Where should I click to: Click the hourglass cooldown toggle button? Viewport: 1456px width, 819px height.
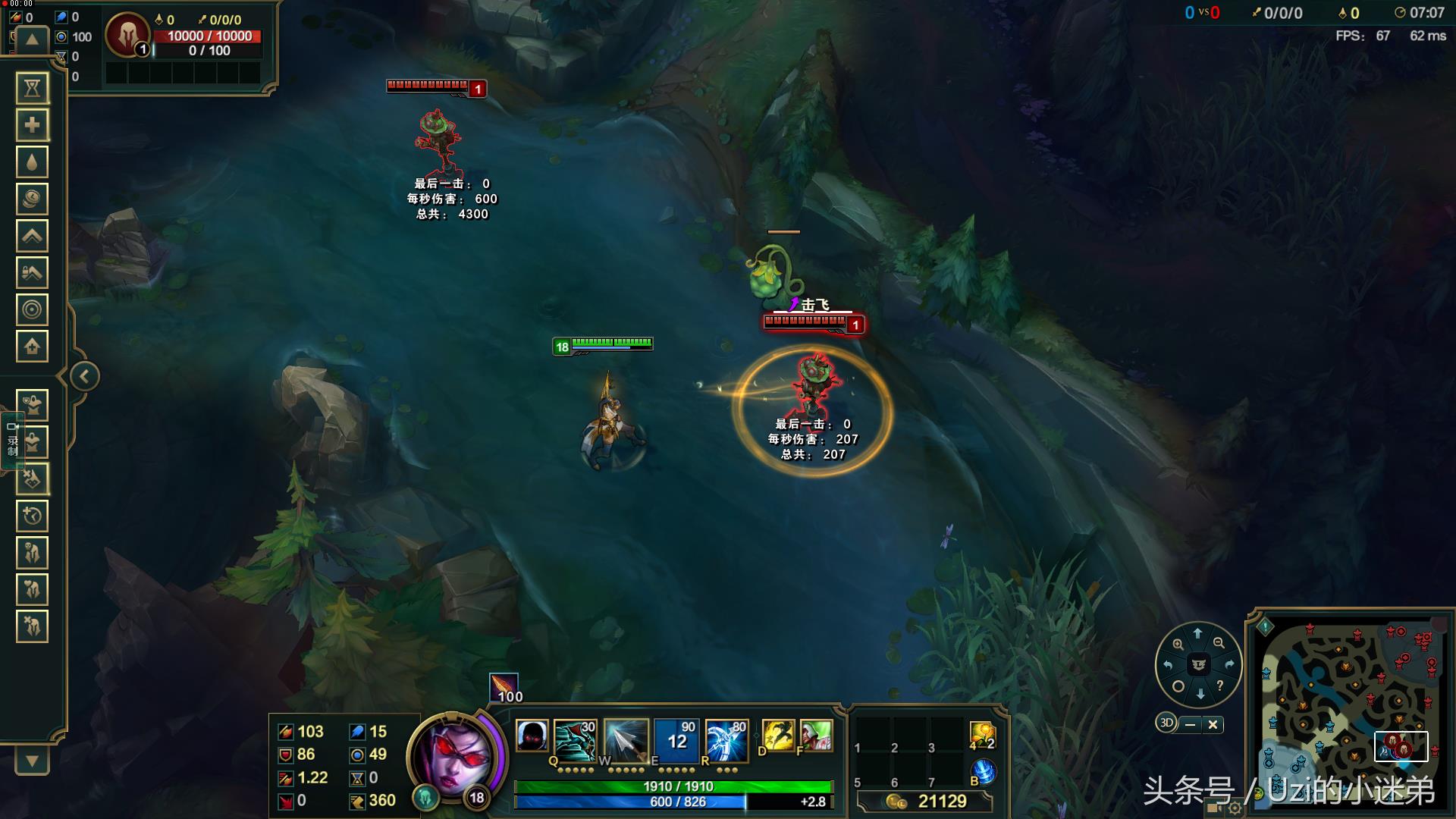coord(32,88)
